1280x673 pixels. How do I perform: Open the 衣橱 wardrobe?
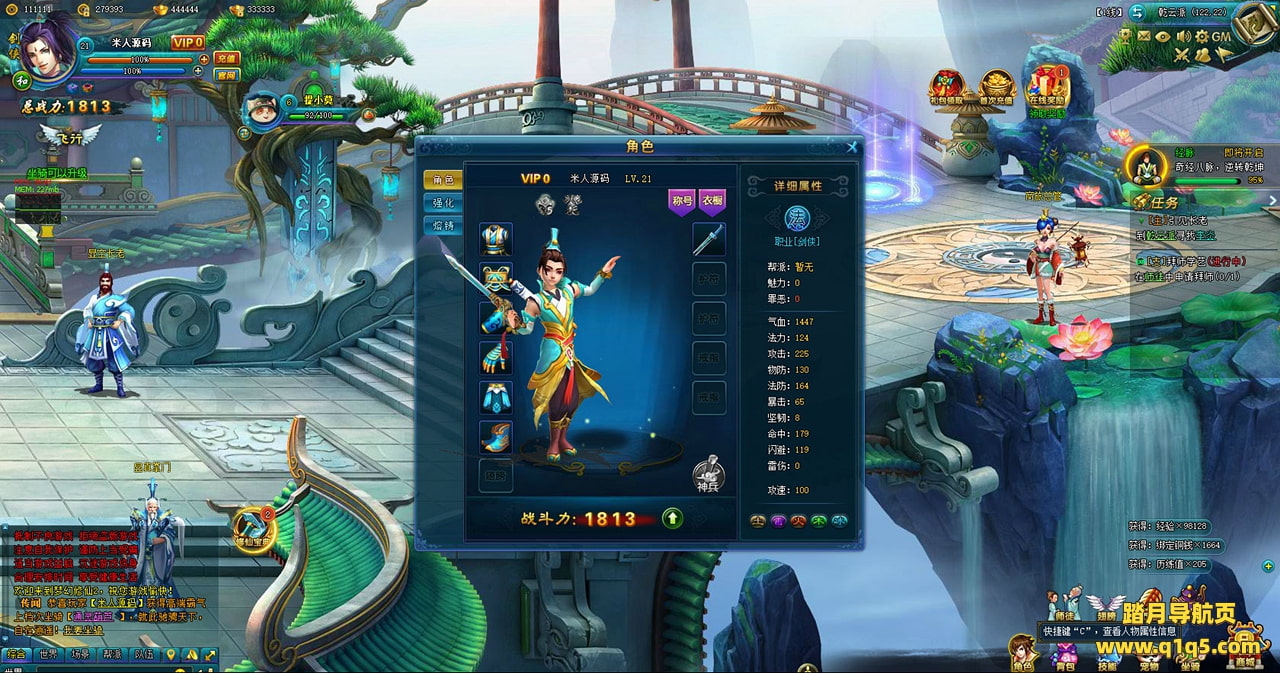tap(711, 201)
